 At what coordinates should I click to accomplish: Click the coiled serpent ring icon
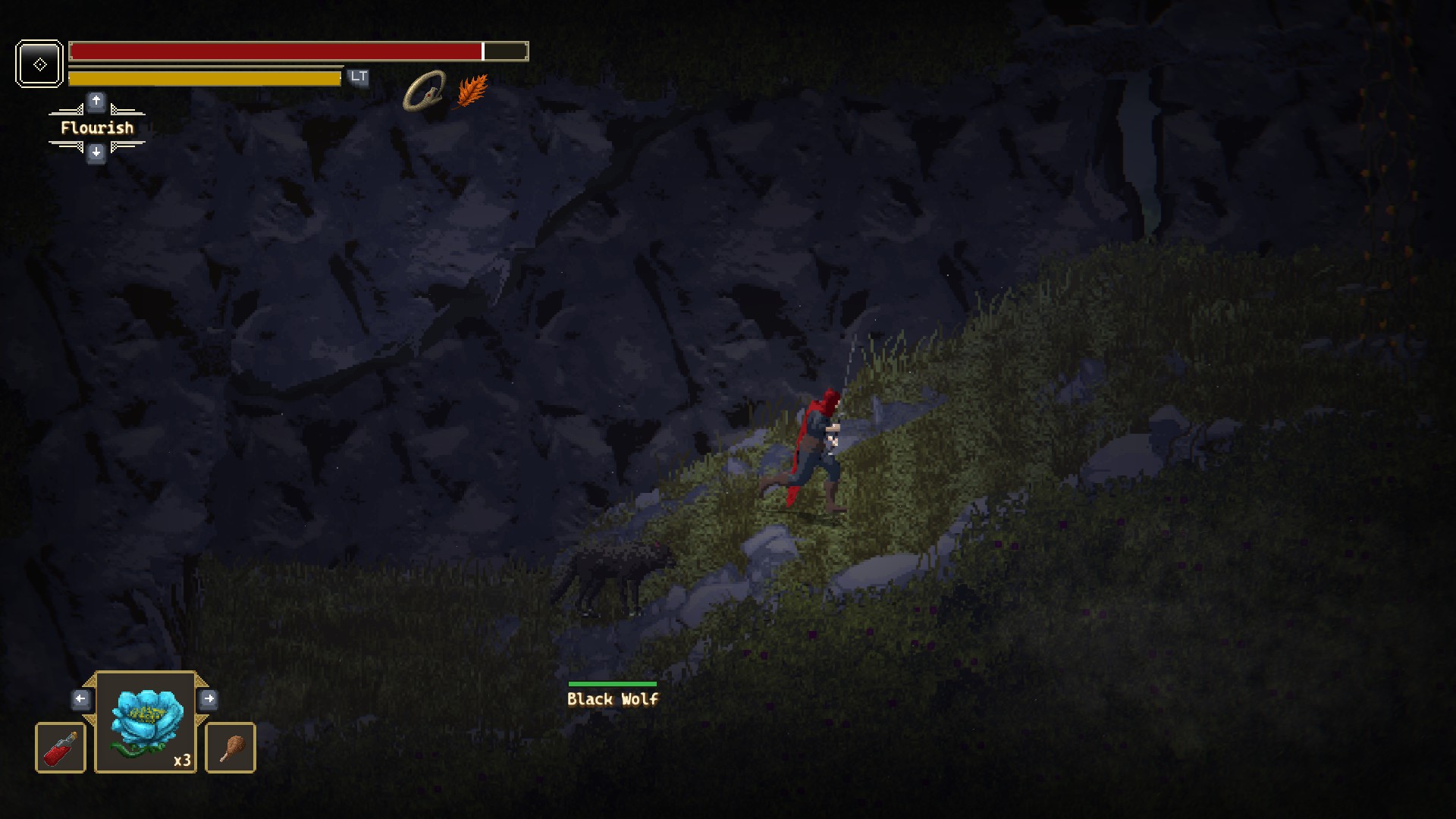pyautogui.click(x=424, y=92)
